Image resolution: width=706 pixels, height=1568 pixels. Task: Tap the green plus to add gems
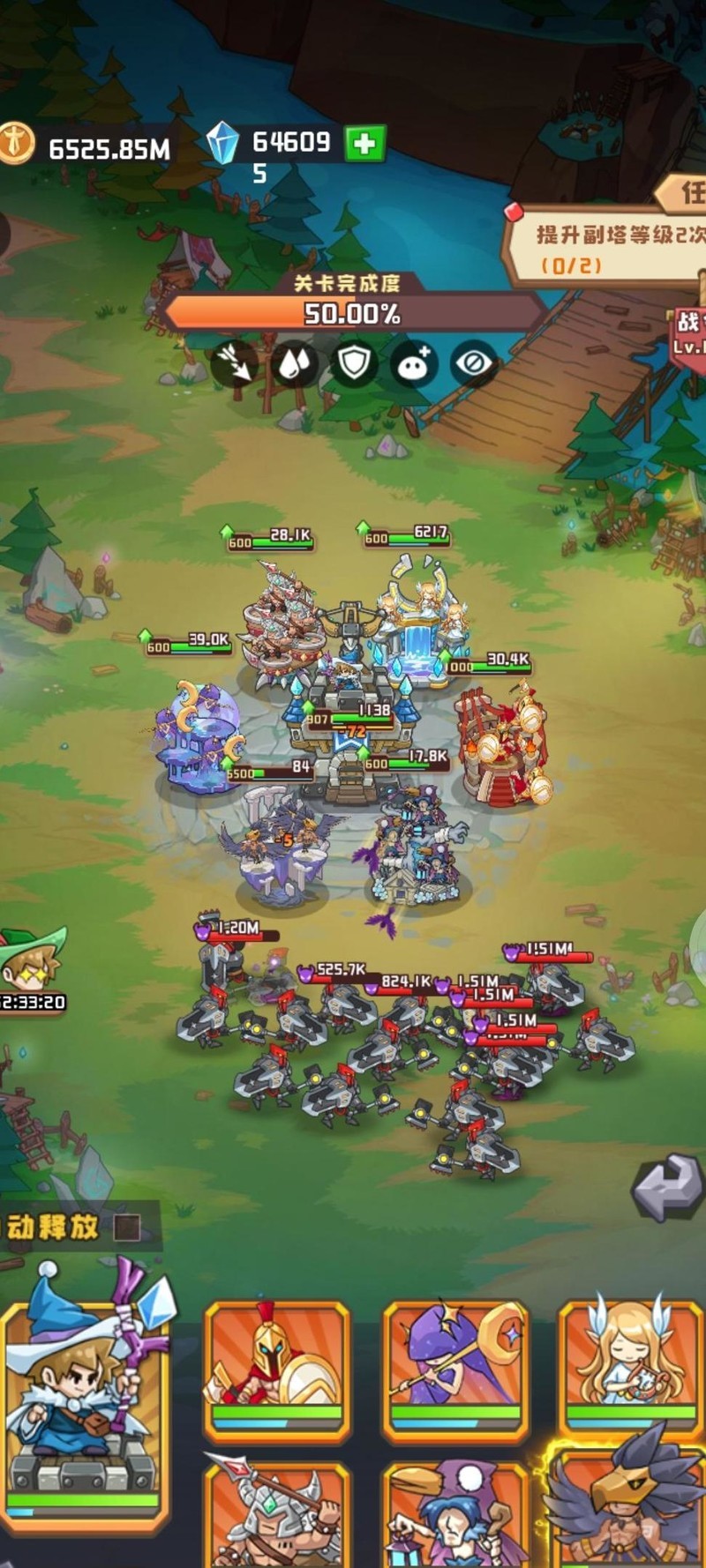tap(364, 144)
